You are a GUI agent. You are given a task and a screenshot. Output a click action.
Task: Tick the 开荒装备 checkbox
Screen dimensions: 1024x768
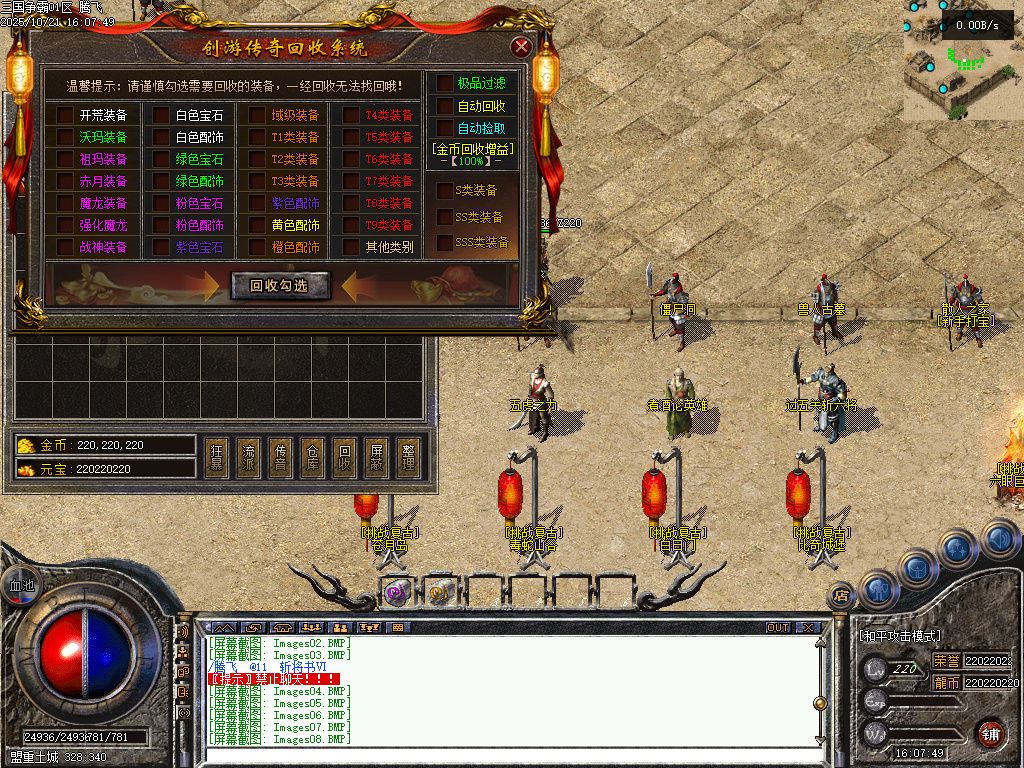66,115
